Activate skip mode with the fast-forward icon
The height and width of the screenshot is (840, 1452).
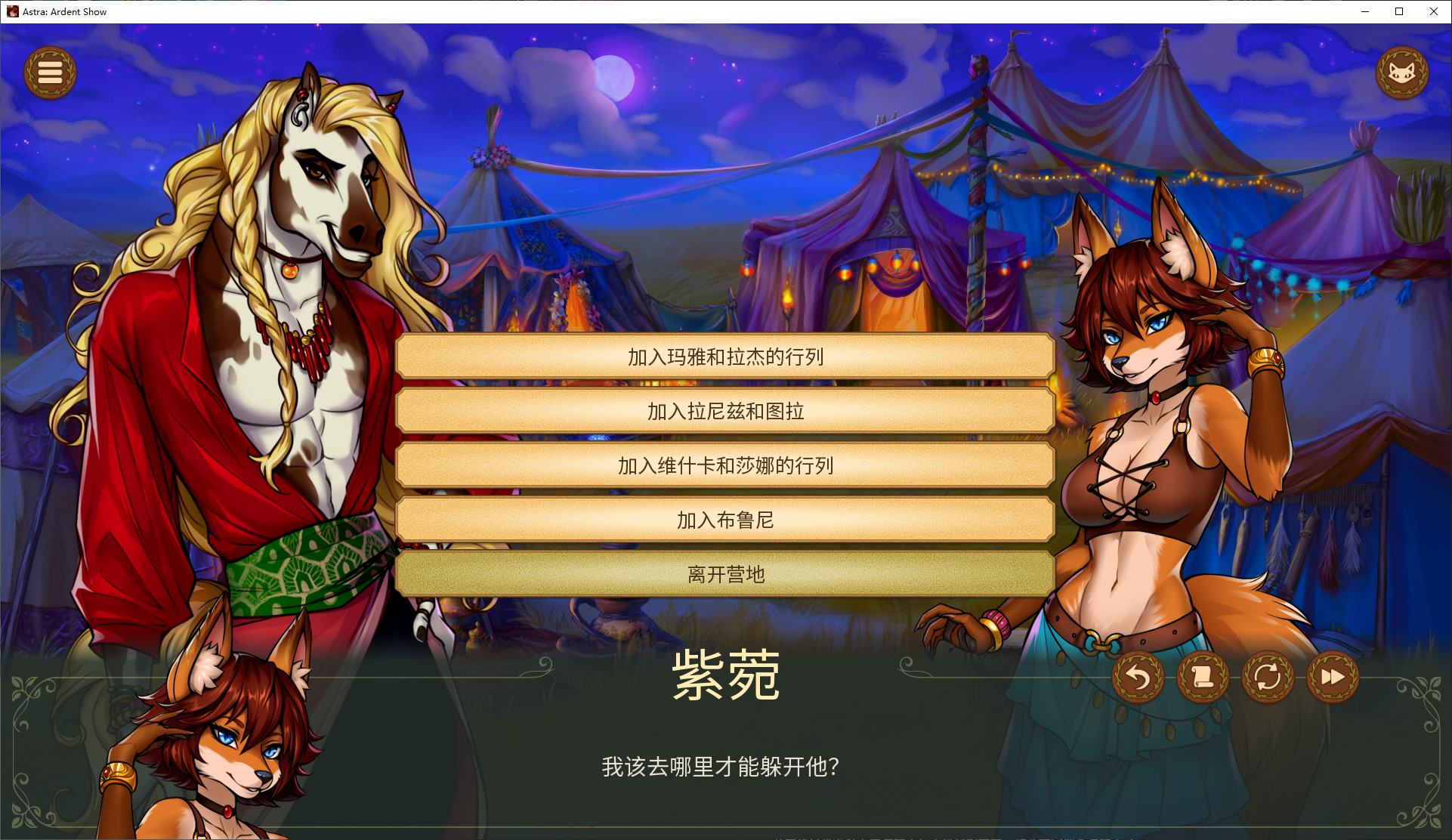pos(1332,678)
